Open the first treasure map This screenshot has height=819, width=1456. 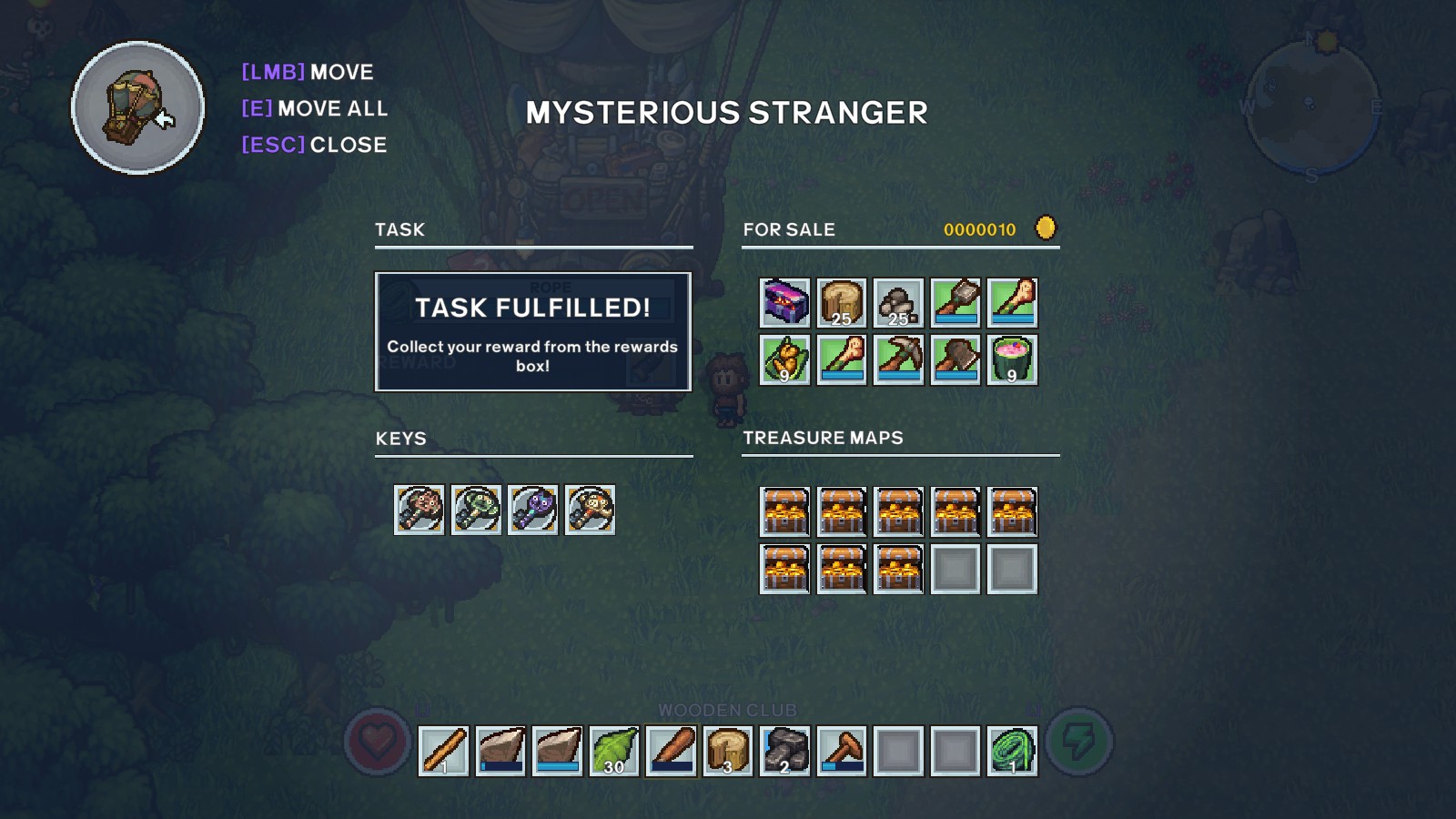(x=783, y=511)
